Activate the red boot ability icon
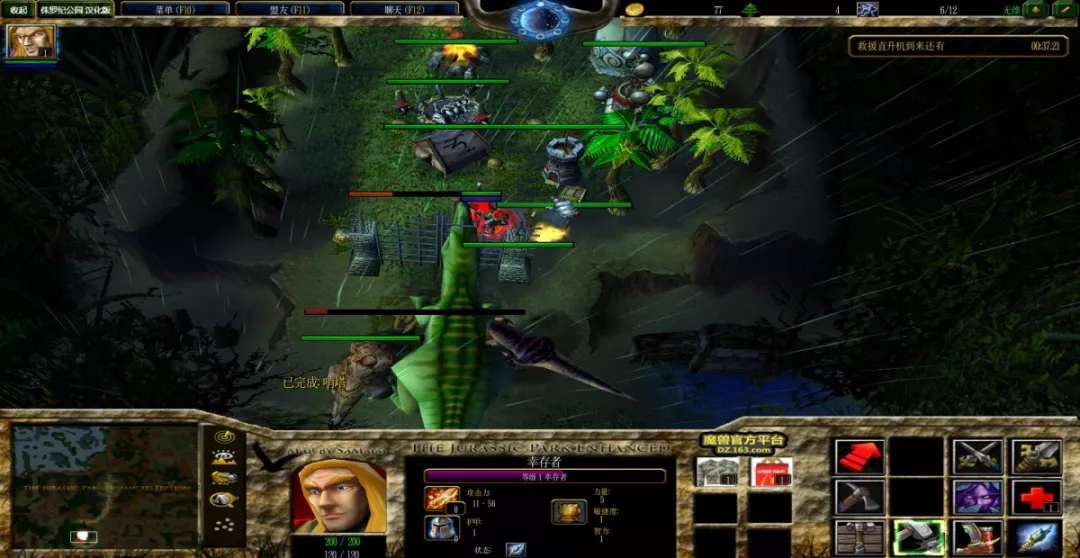 [976, 536]
